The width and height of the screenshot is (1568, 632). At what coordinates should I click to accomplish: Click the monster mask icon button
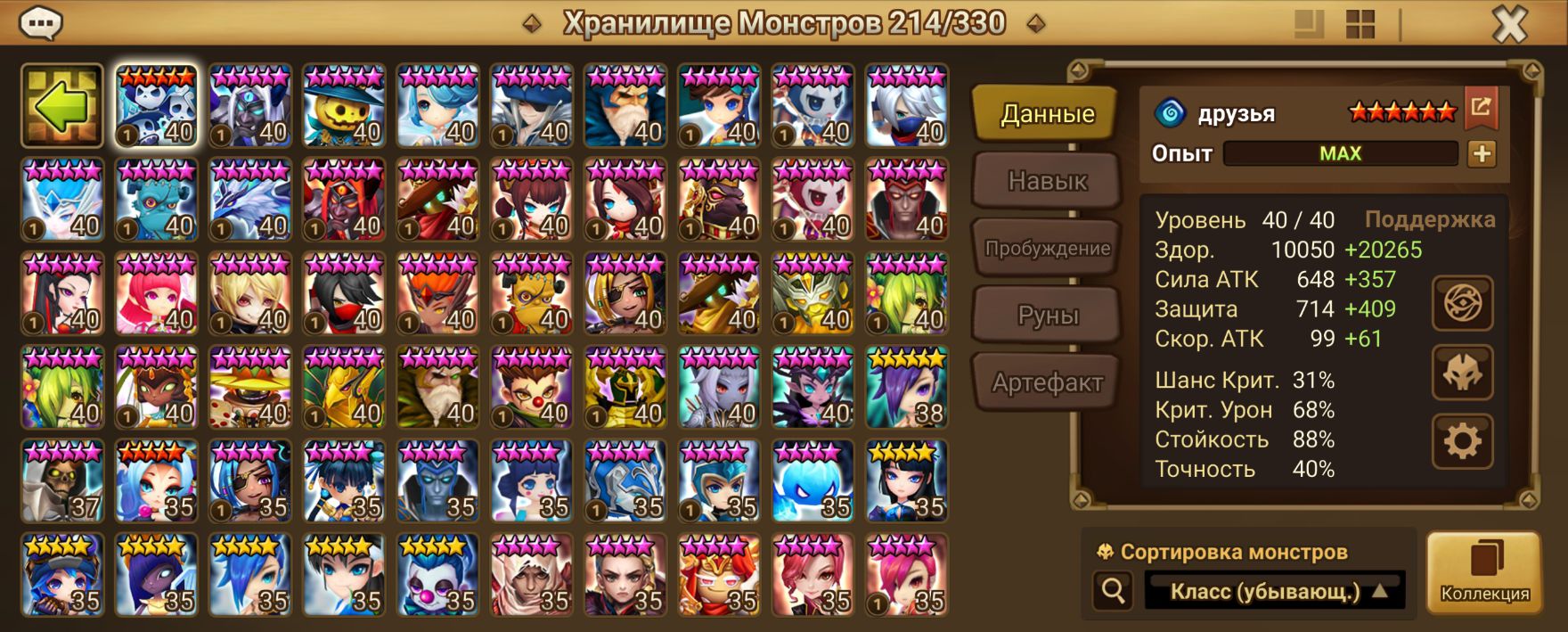[1462, 373]
